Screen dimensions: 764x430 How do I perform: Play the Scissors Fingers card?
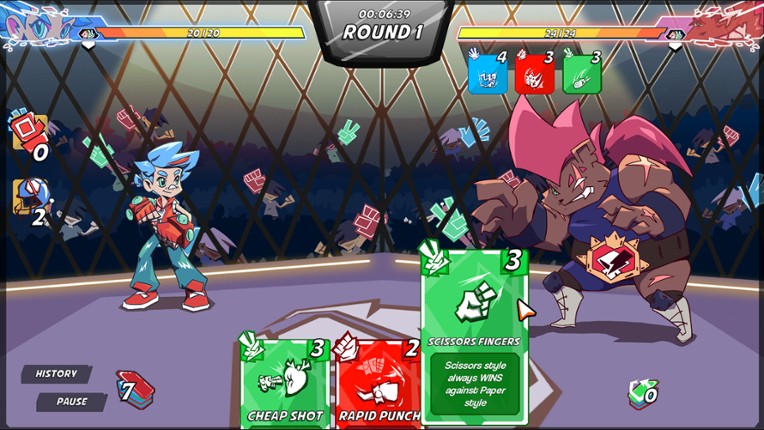[x=474, y=335]
